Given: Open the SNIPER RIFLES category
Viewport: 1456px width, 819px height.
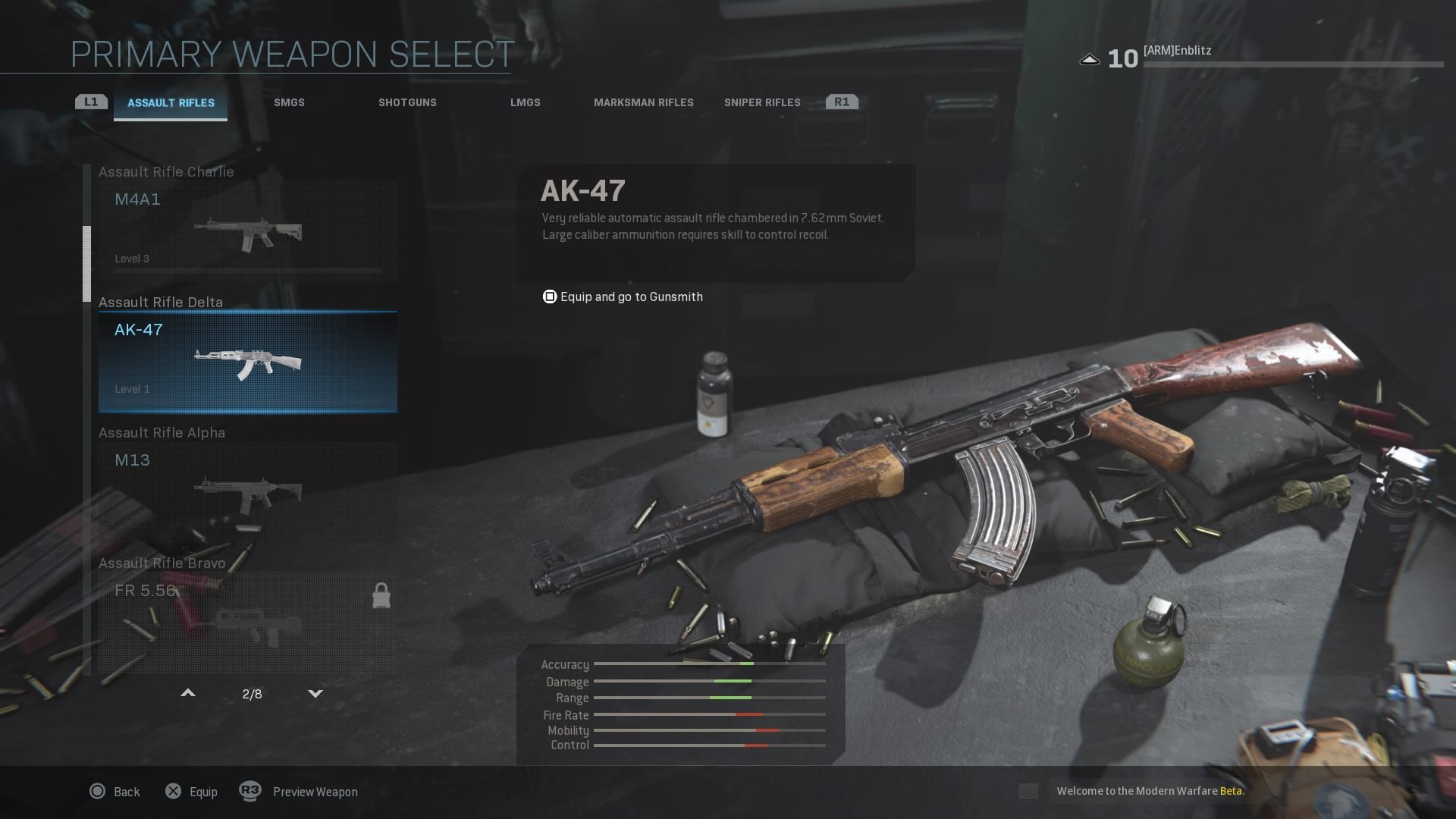Looking at the screenshot, I should [761, 102].
